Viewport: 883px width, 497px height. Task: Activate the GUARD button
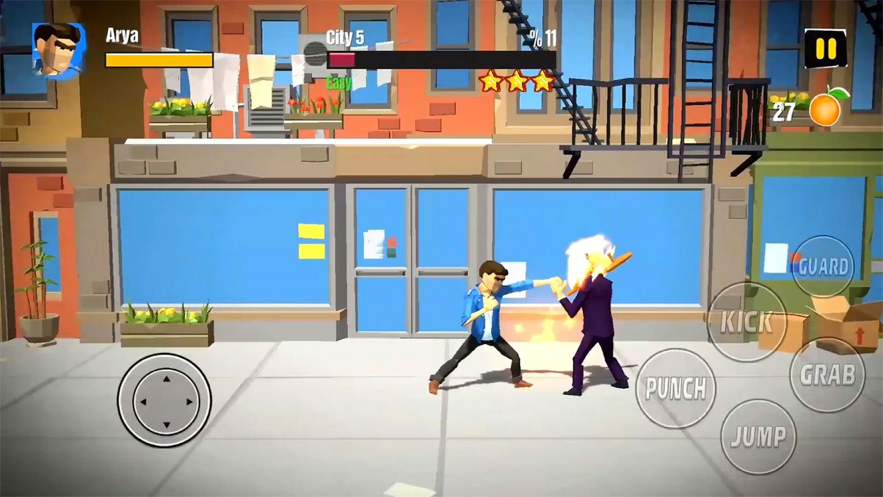[x=823, y=267]
